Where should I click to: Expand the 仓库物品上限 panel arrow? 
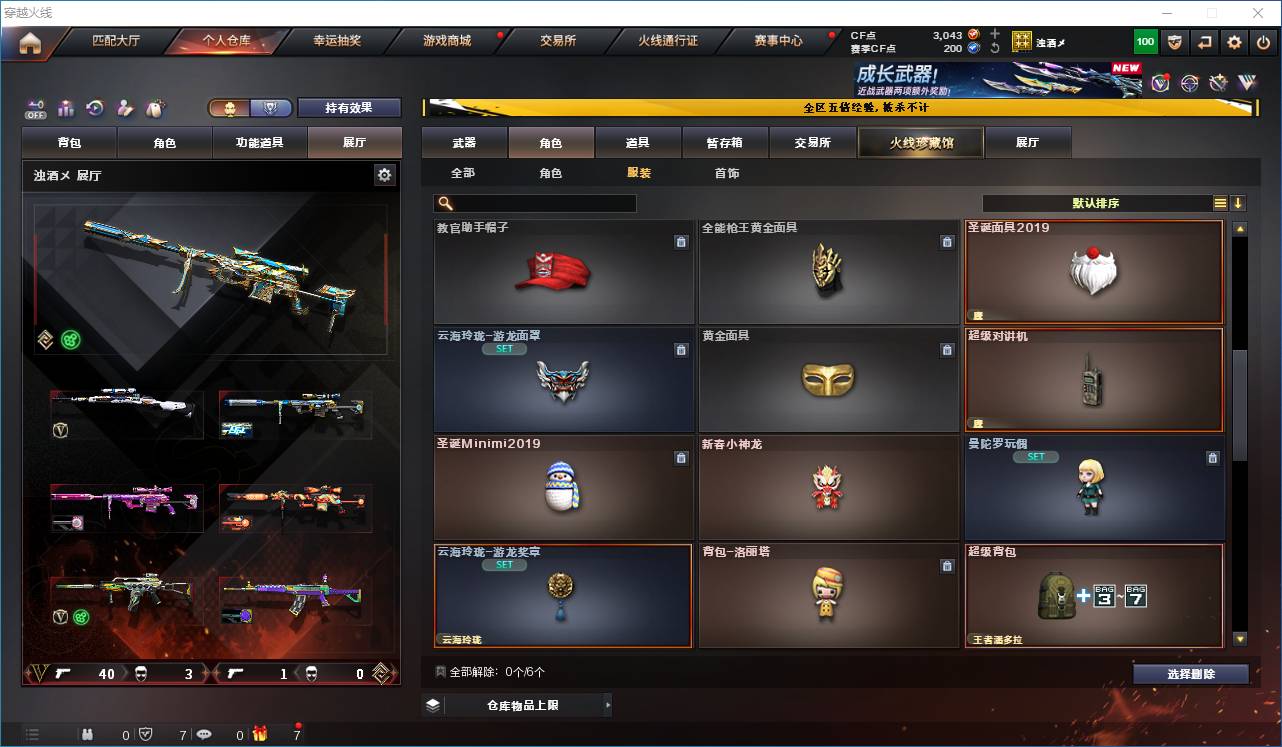(x=607, y=705)
